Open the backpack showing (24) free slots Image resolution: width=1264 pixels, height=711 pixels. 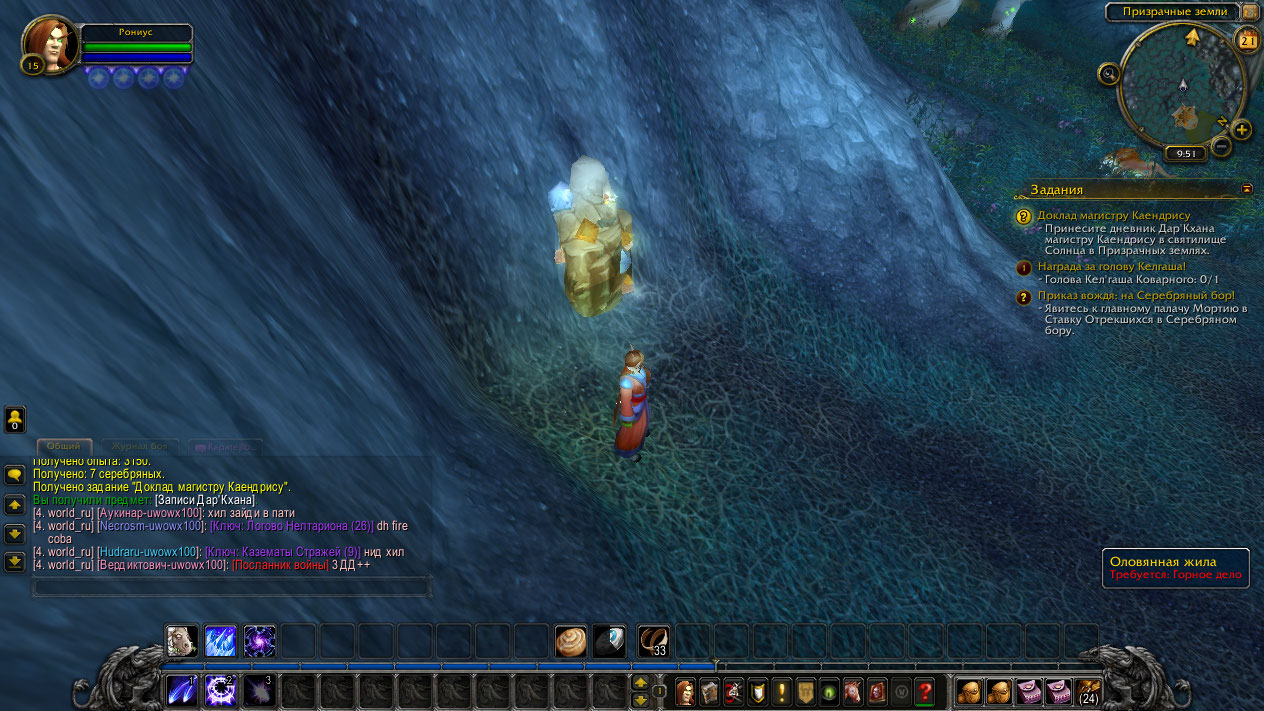point(1088,691)
